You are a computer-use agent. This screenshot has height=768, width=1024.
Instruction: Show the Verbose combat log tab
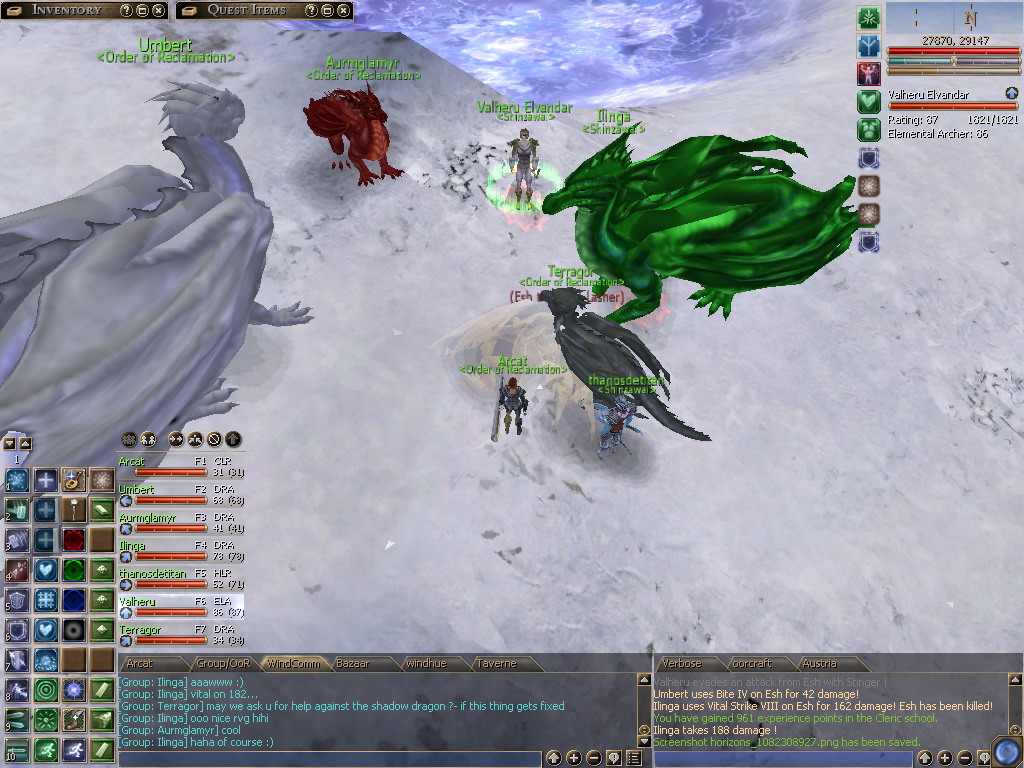click(x=681, y=663)
